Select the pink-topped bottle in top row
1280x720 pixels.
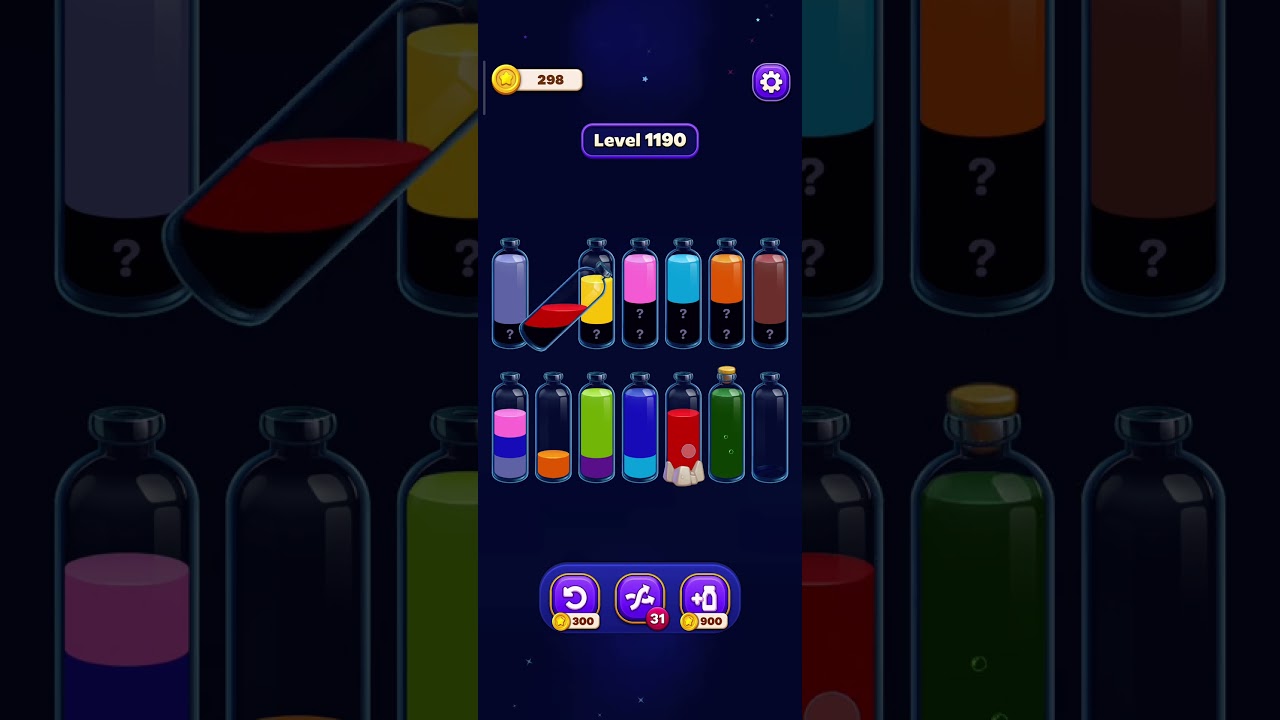click(x=639, y=295)
